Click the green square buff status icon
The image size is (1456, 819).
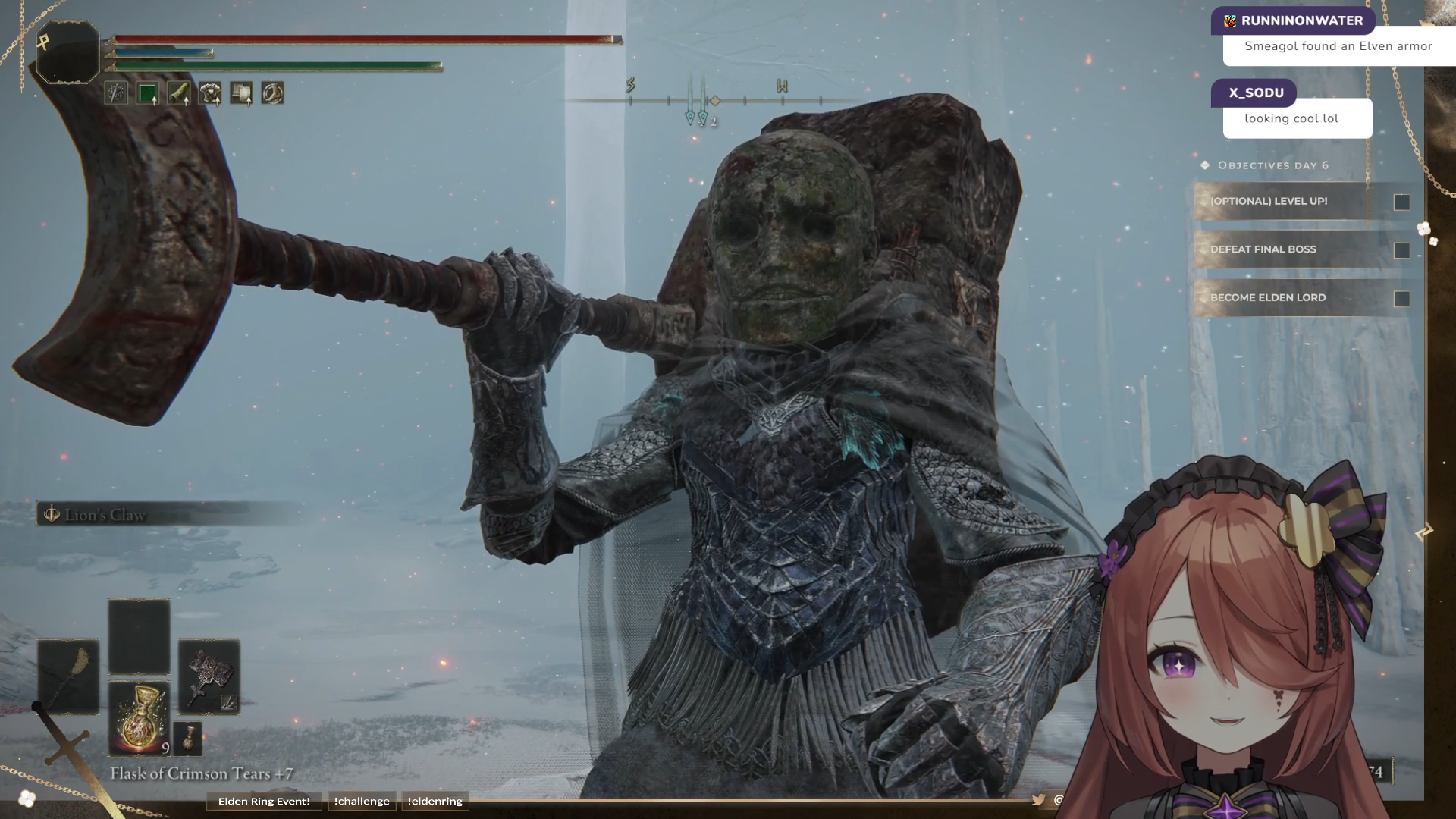tap(147, 93)
